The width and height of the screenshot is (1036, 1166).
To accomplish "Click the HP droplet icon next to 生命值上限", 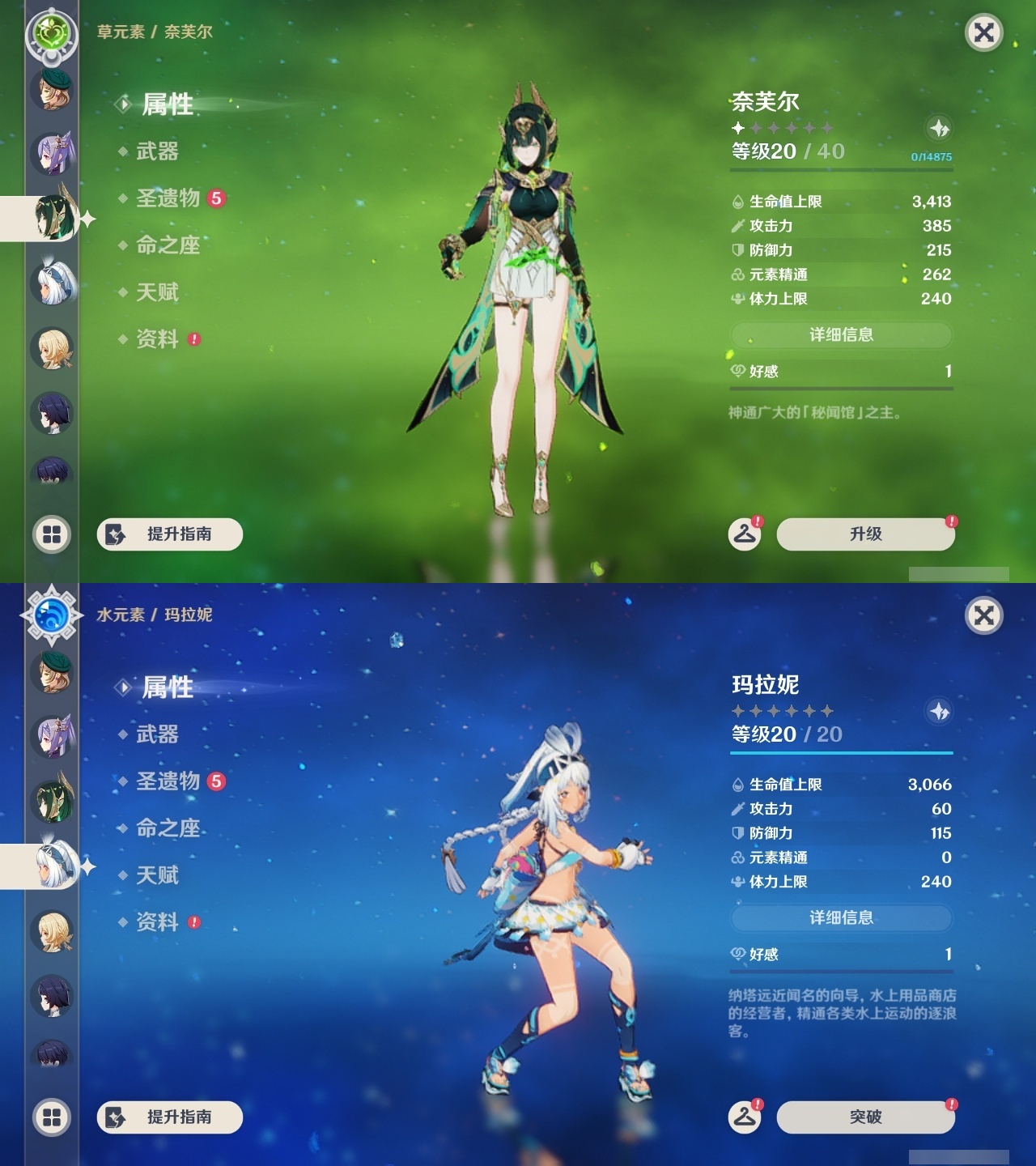I will pyautogui.click(x=737, y=203).
